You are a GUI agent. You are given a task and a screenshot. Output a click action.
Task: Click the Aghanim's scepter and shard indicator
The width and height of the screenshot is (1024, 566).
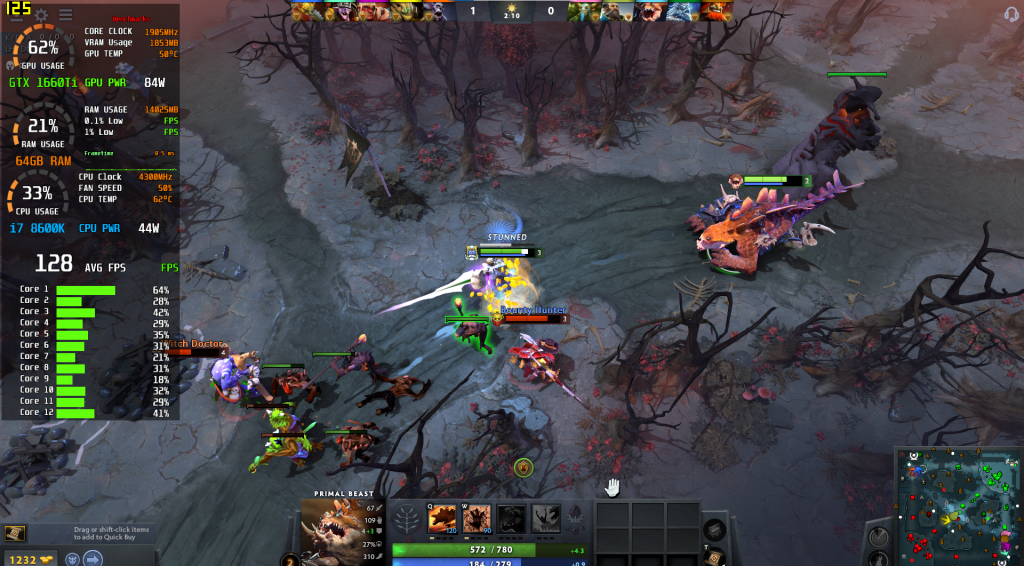tap(576, 518)
